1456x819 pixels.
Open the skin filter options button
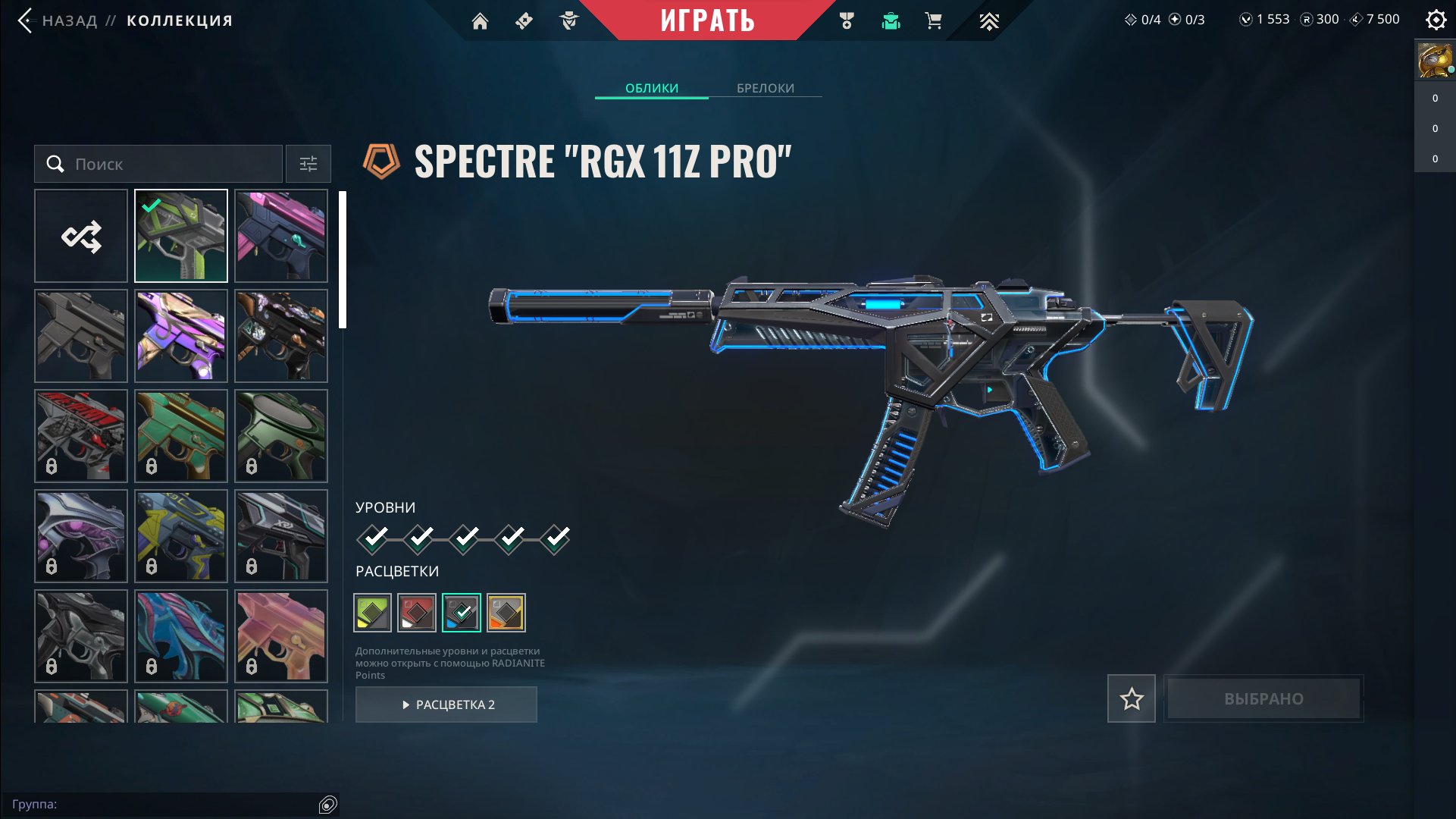308,164
